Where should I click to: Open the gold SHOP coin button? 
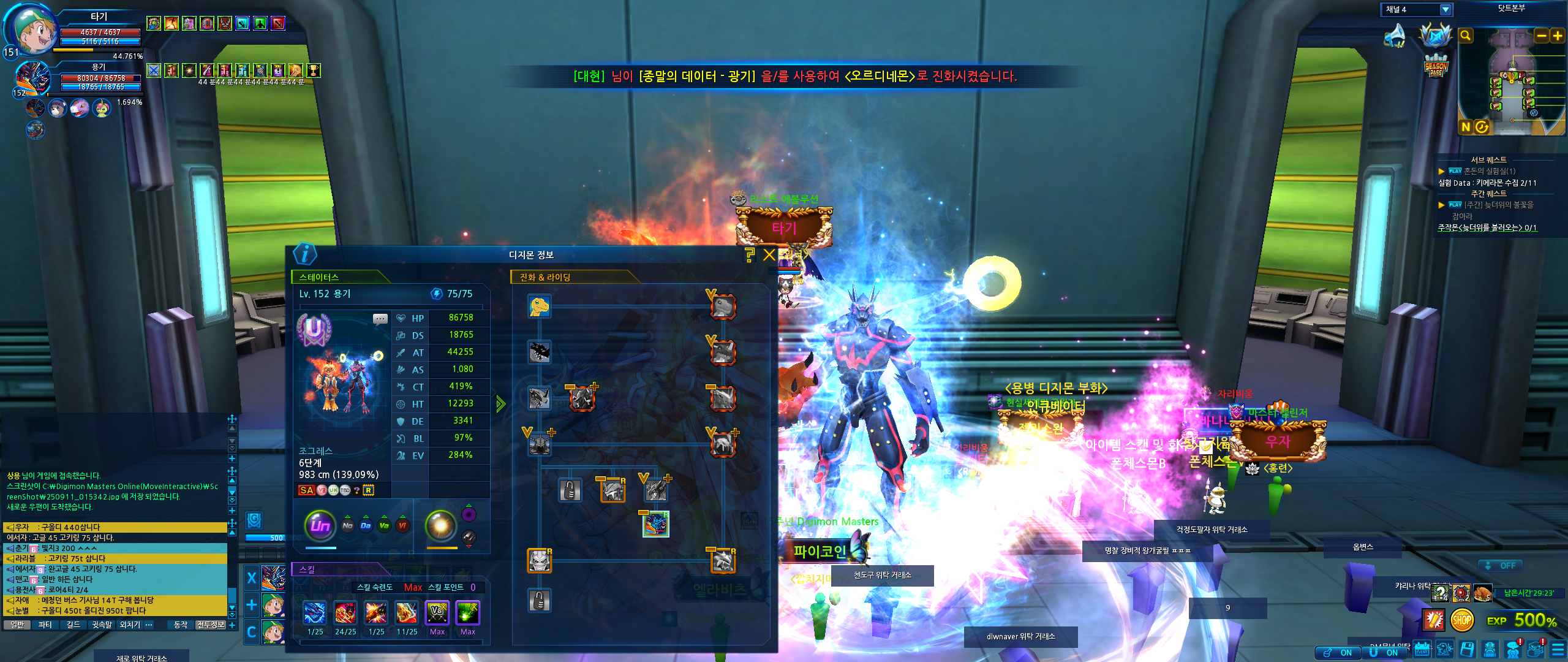1461,620
